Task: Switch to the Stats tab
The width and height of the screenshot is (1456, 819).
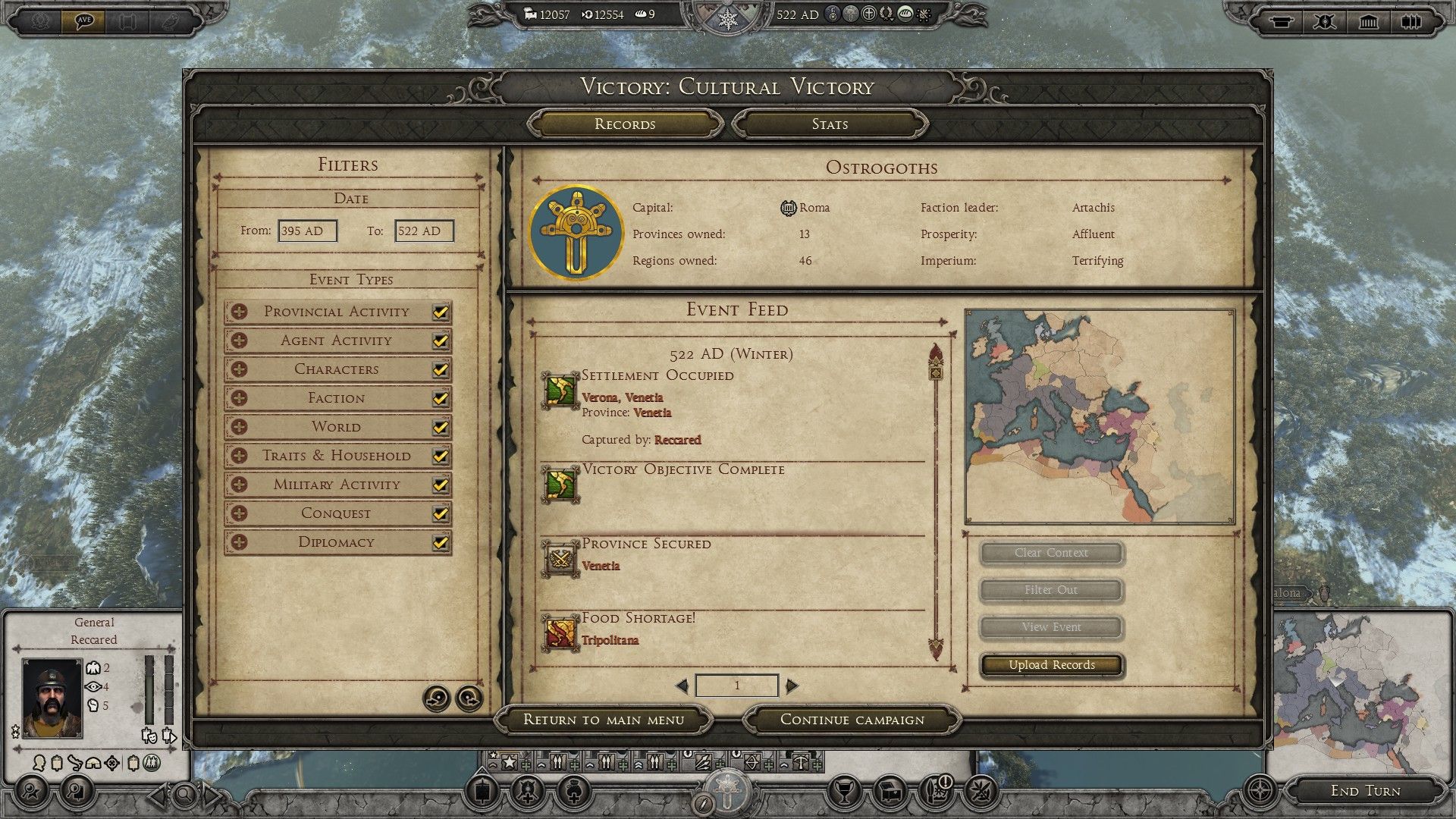Action: point(830,124)
